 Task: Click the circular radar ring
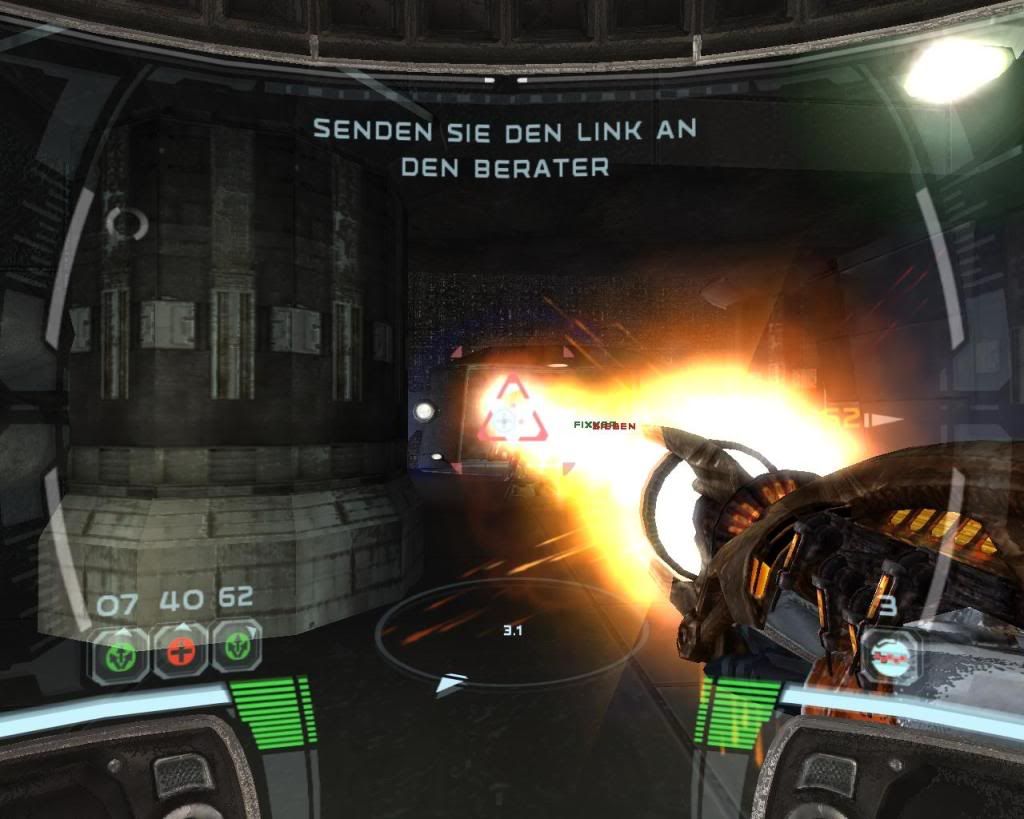[x=511, y=632]
